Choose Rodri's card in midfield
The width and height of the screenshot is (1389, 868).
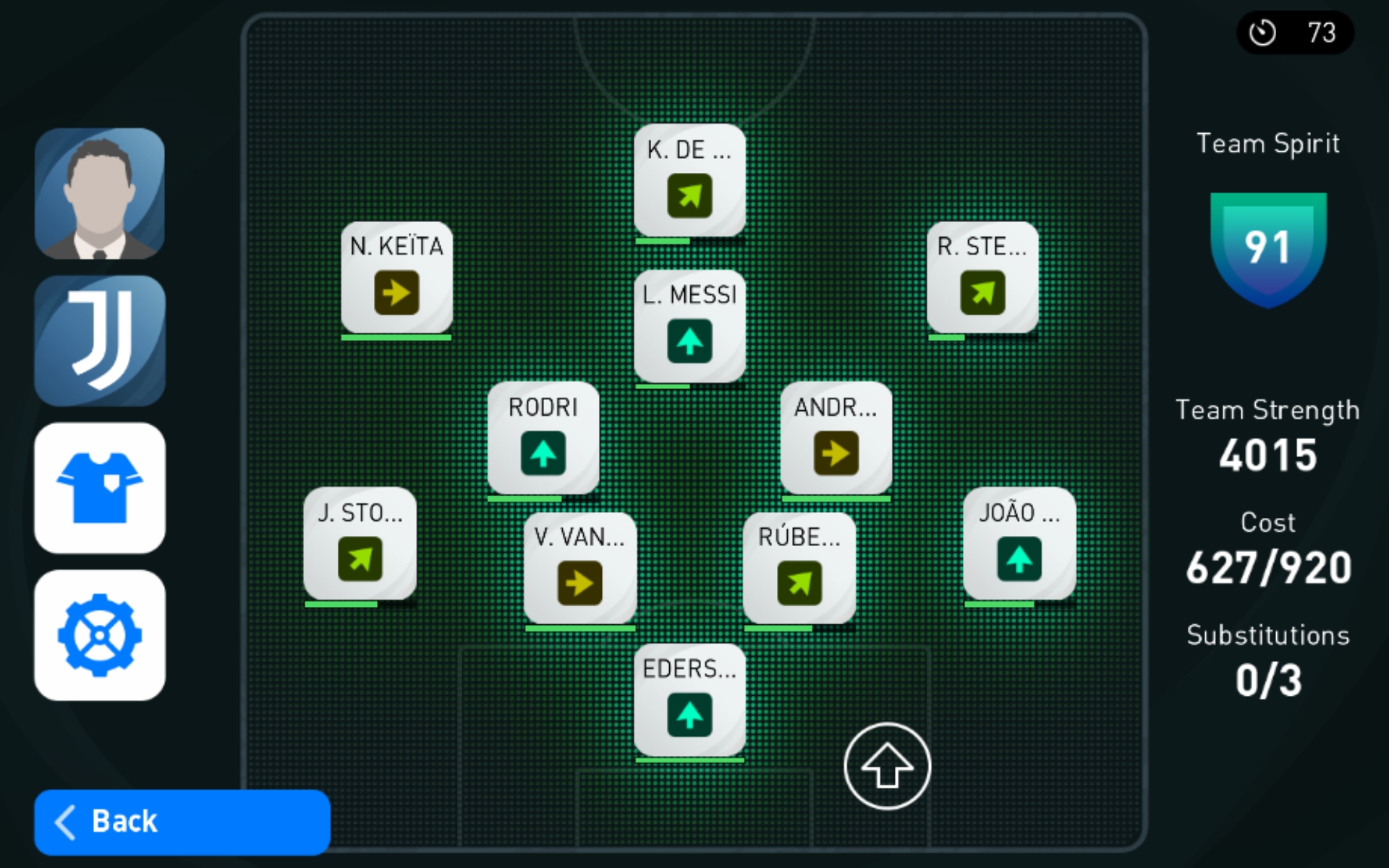pos(543,438)
